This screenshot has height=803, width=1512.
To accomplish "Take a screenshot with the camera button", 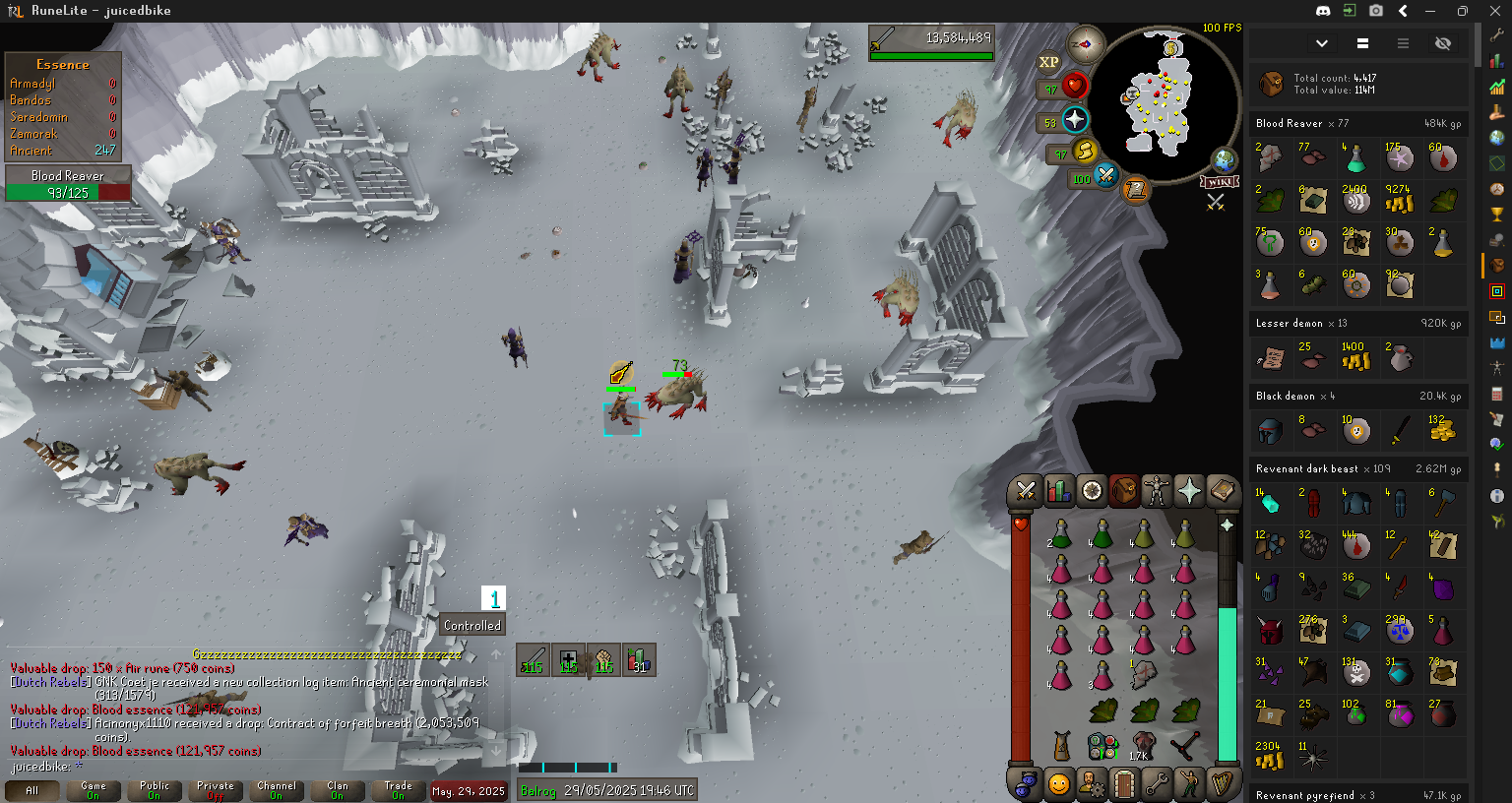I will [x=1376, y=11].
